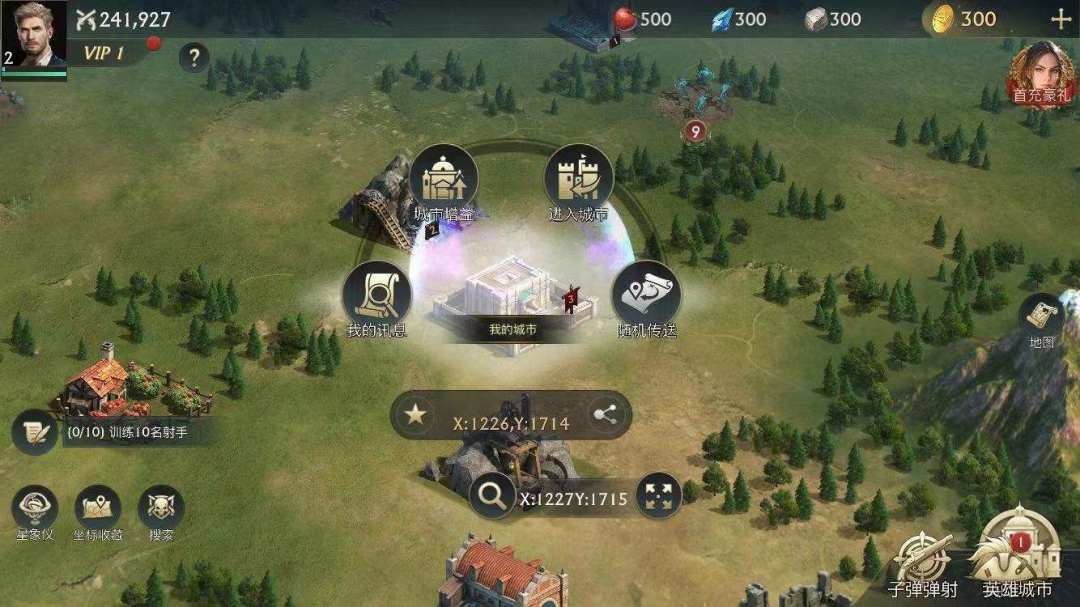Select the 城市增益 city boost button
Image resolution: width=1080 pixels, height=607 pixels.
pyautogui.click(x=443, y=182)
